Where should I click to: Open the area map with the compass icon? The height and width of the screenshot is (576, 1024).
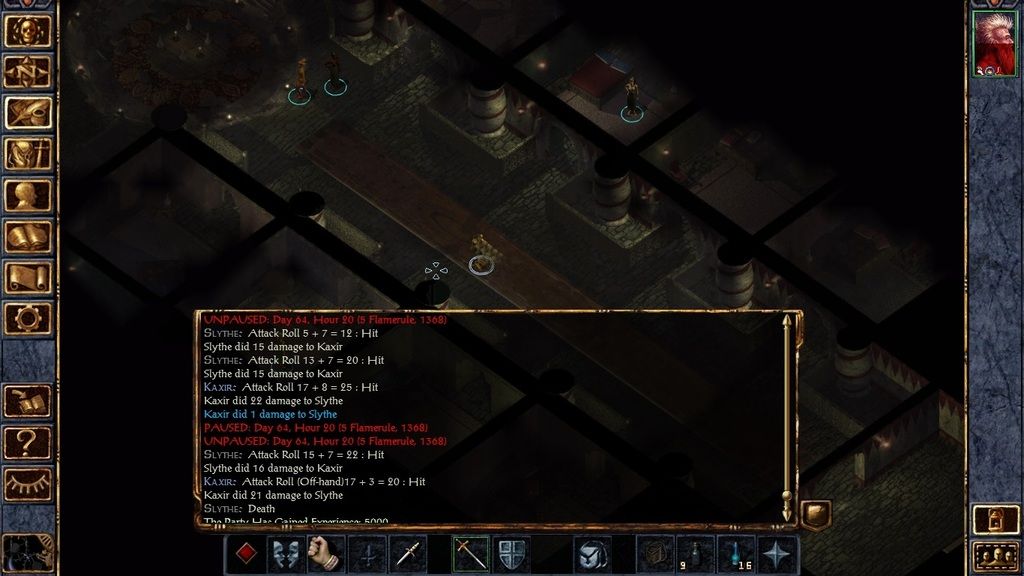tap(28, 71)
